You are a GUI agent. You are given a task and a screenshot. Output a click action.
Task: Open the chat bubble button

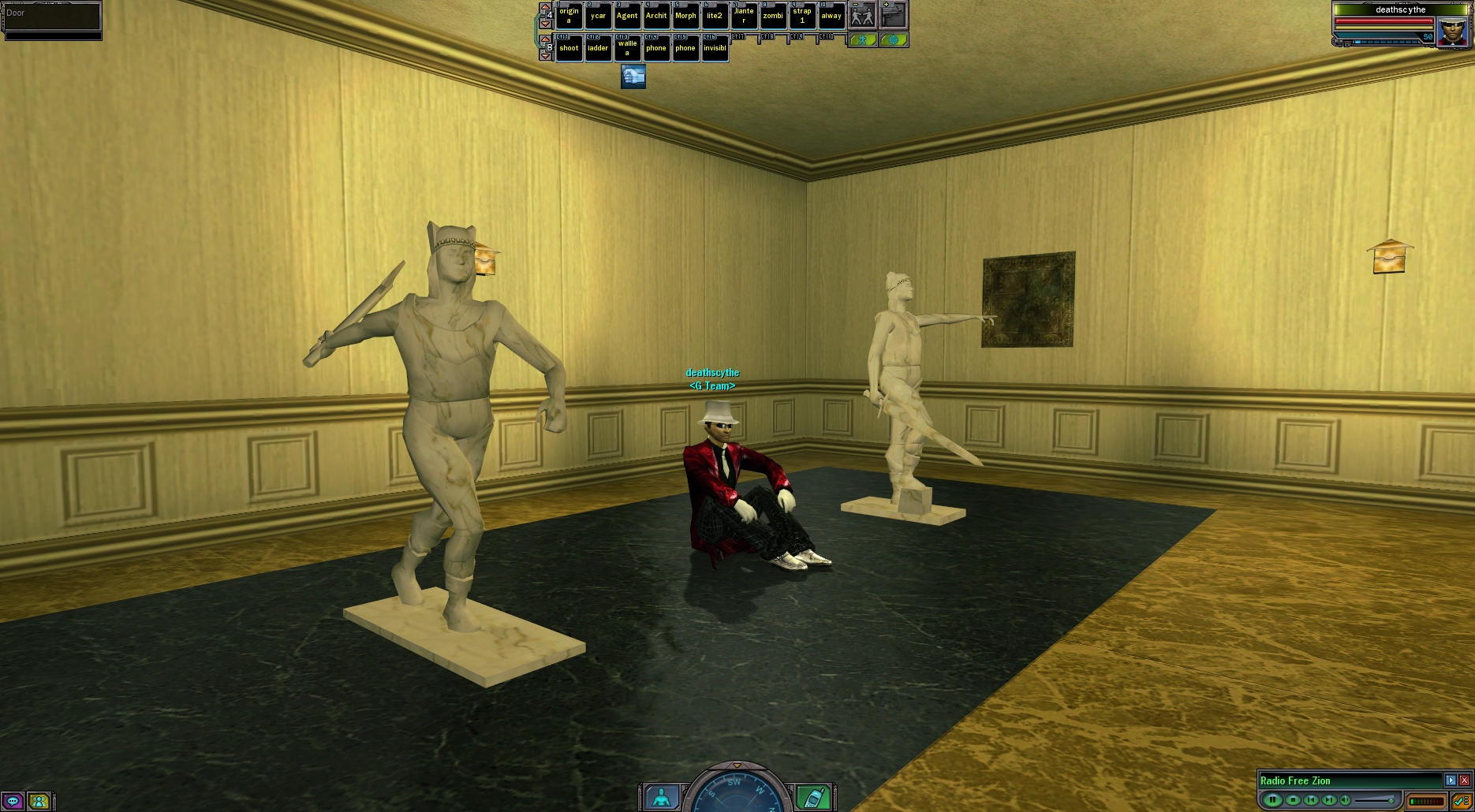[x=13, y=802]
